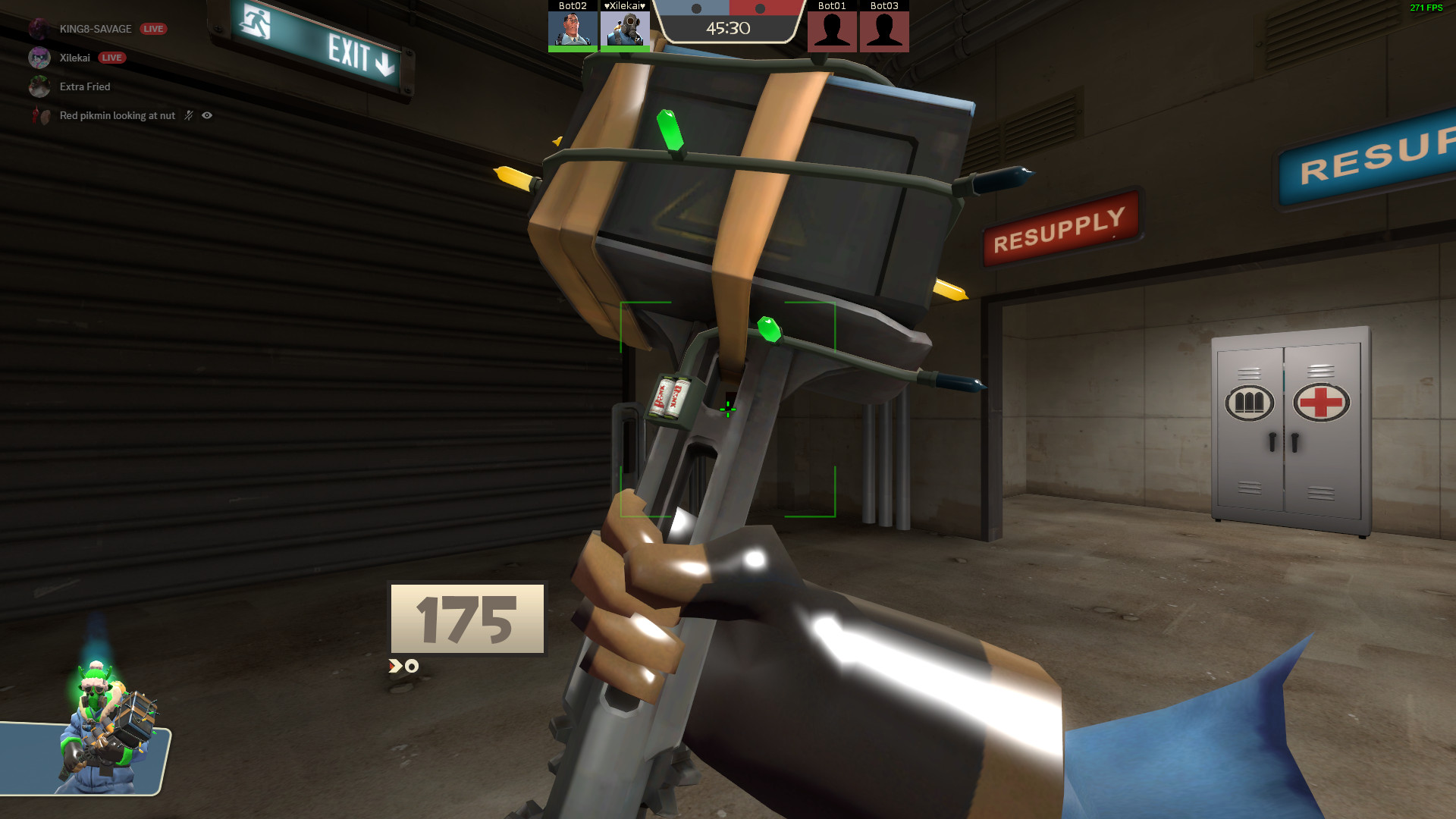This screenshot has height=819, width=1456.
Task: Select Bot02's Medic portrait in the team HUD
Action: (x=573, y=29)
